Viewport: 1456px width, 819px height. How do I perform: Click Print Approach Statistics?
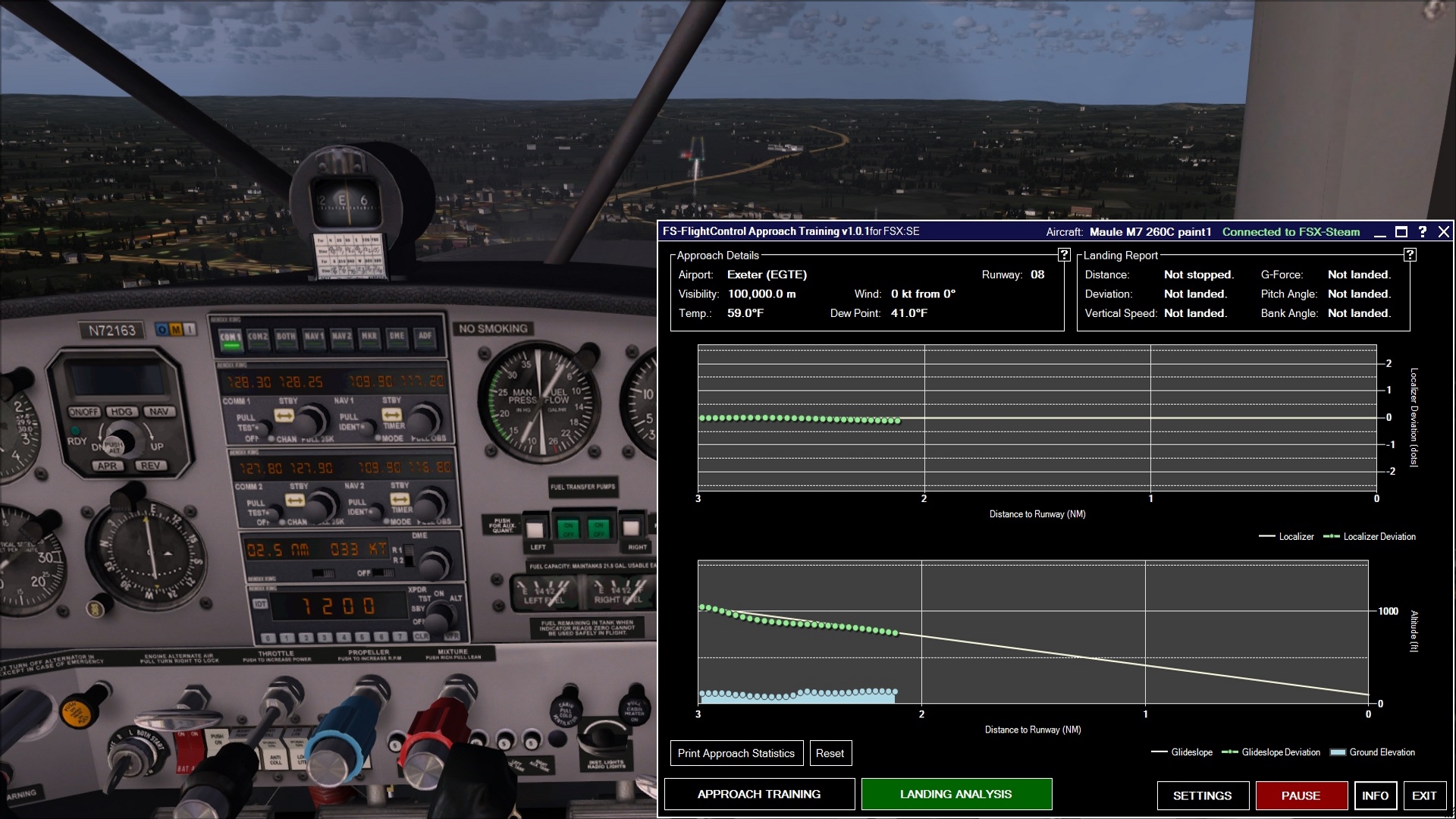pos(736,753)
